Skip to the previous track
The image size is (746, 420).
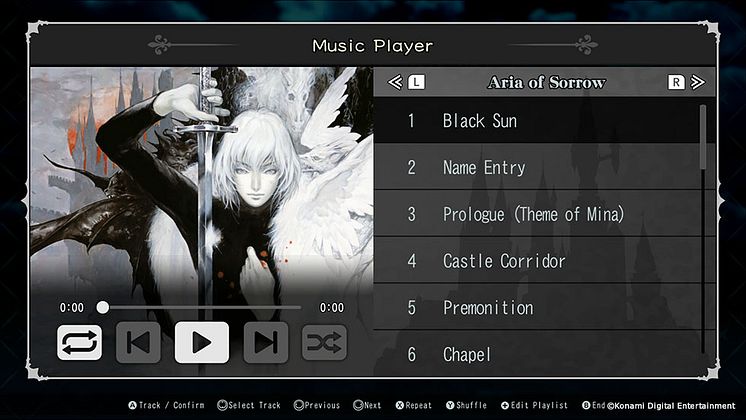click(139, 343)
